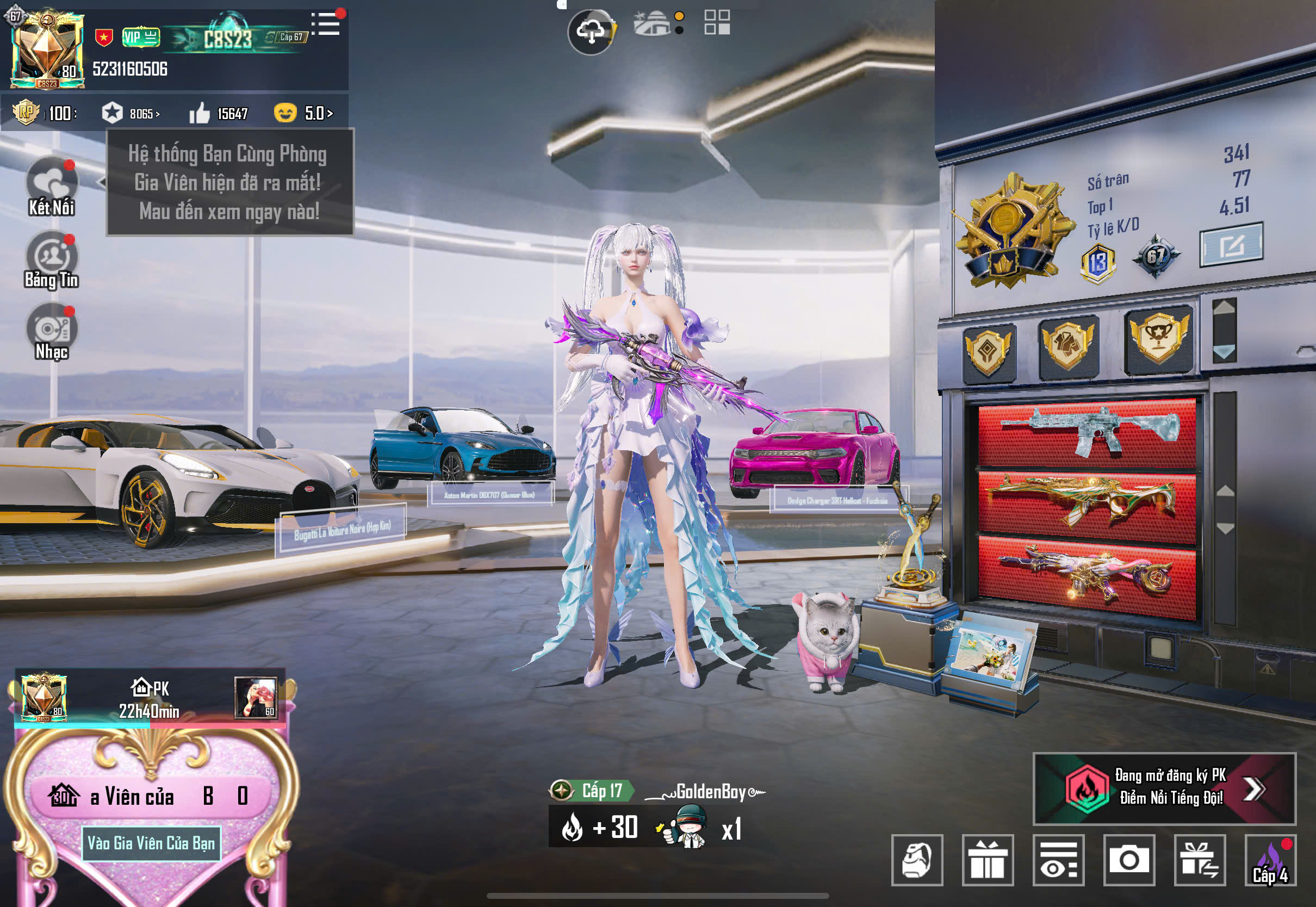Click the profile edit pencil button

point(1231,245)
